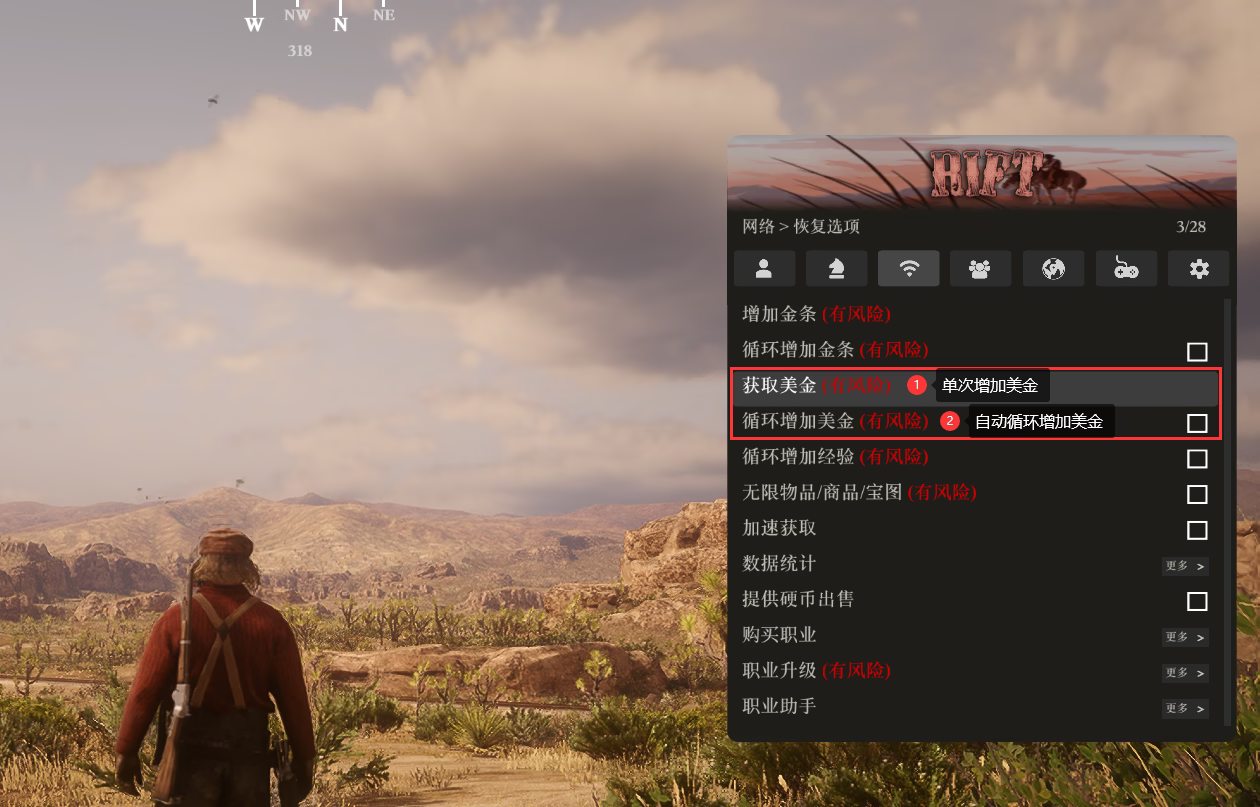Open the 职业升级 submenu
Screen dimensions: 1260x807
1185,673
